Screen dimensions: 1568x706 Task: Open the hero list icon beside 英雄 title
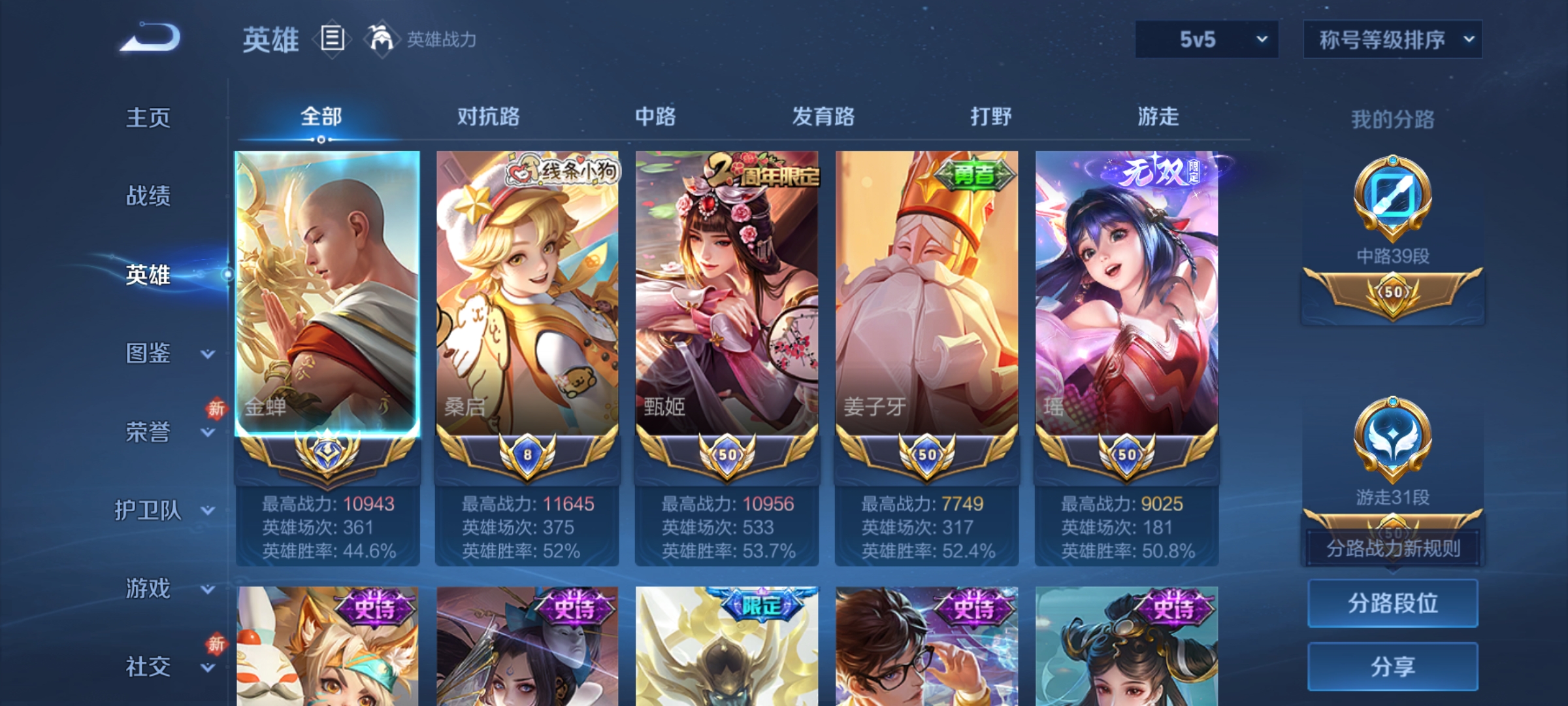point(332,41)
